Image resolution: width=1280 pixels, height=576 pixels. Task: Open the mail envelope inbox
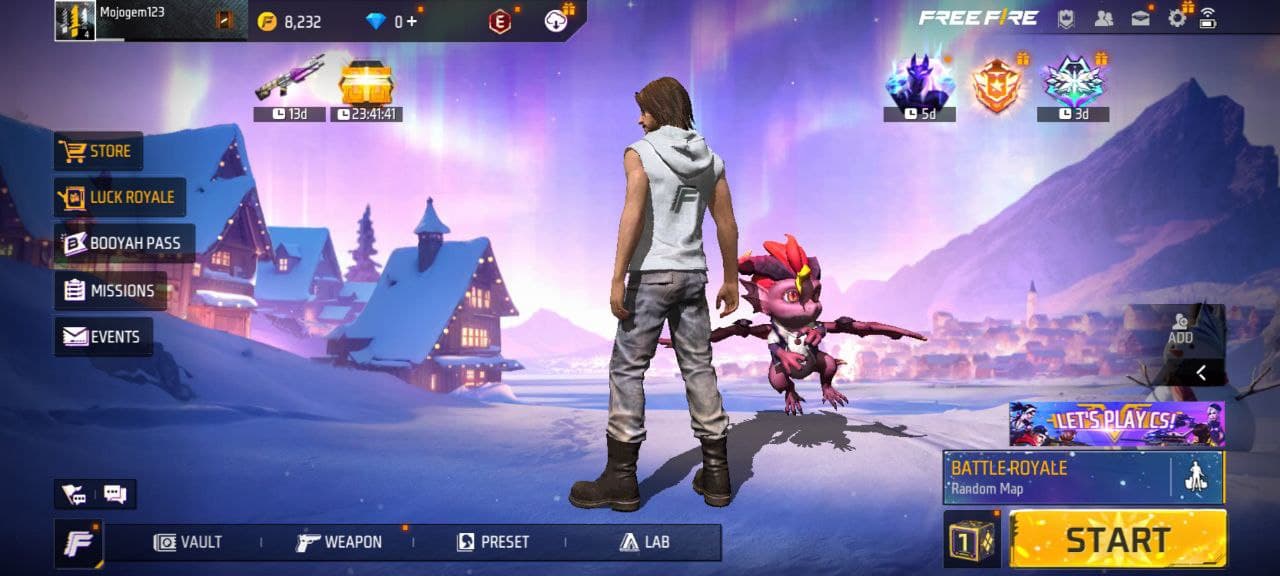coord(1141,18)
